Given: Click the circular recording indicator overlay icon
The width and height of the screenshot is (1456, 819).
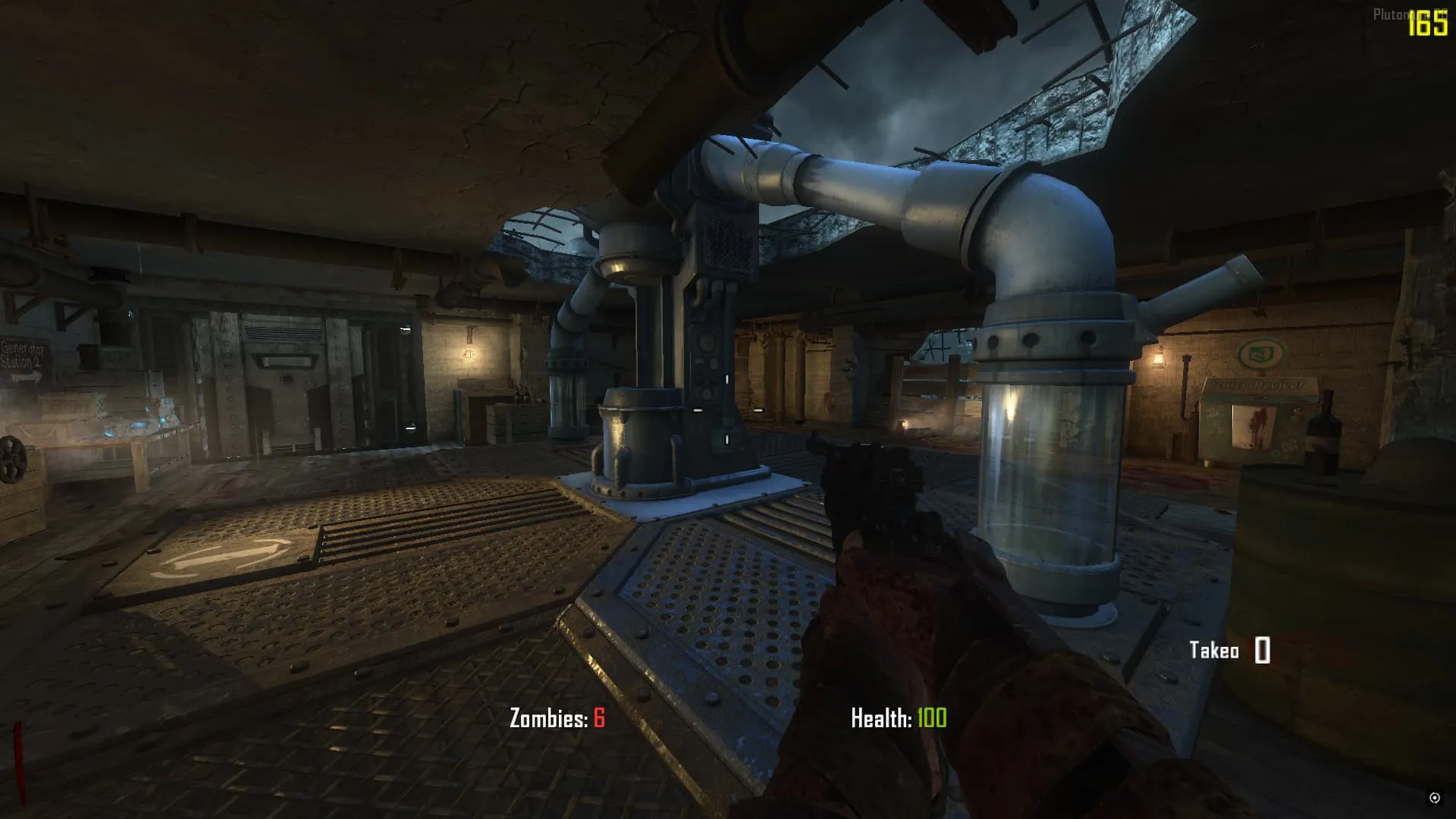Looking at the screenshot, I should pos(1434,797).
